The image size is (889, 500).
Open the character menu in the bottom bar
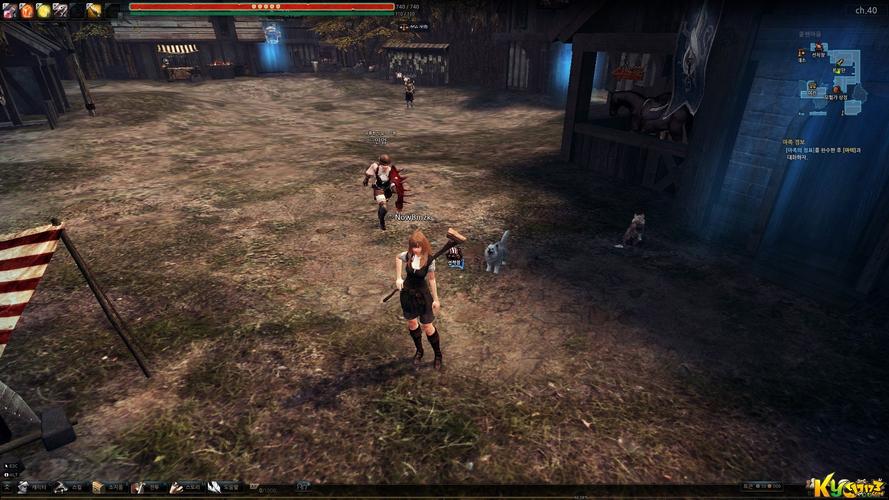(x=22, y=487)
